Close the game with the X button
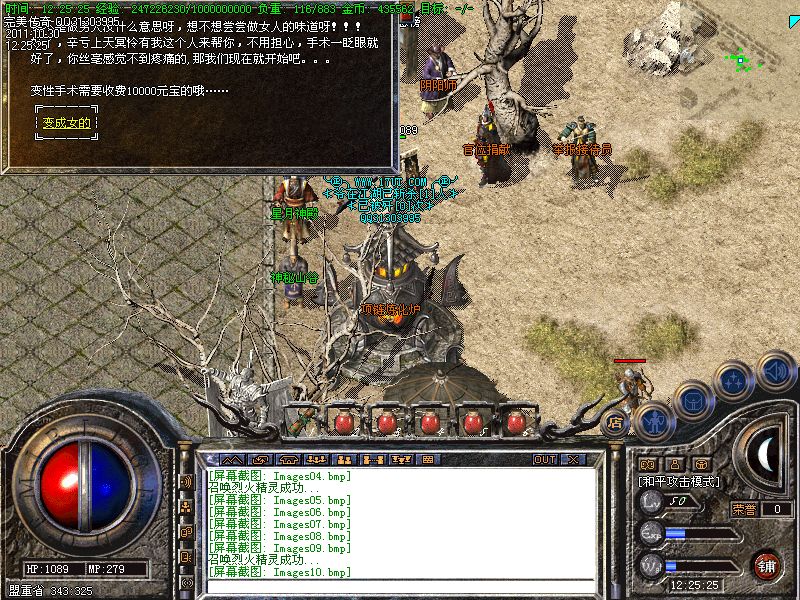The width and height of the screenshot is (800, 600). point(573,459)
